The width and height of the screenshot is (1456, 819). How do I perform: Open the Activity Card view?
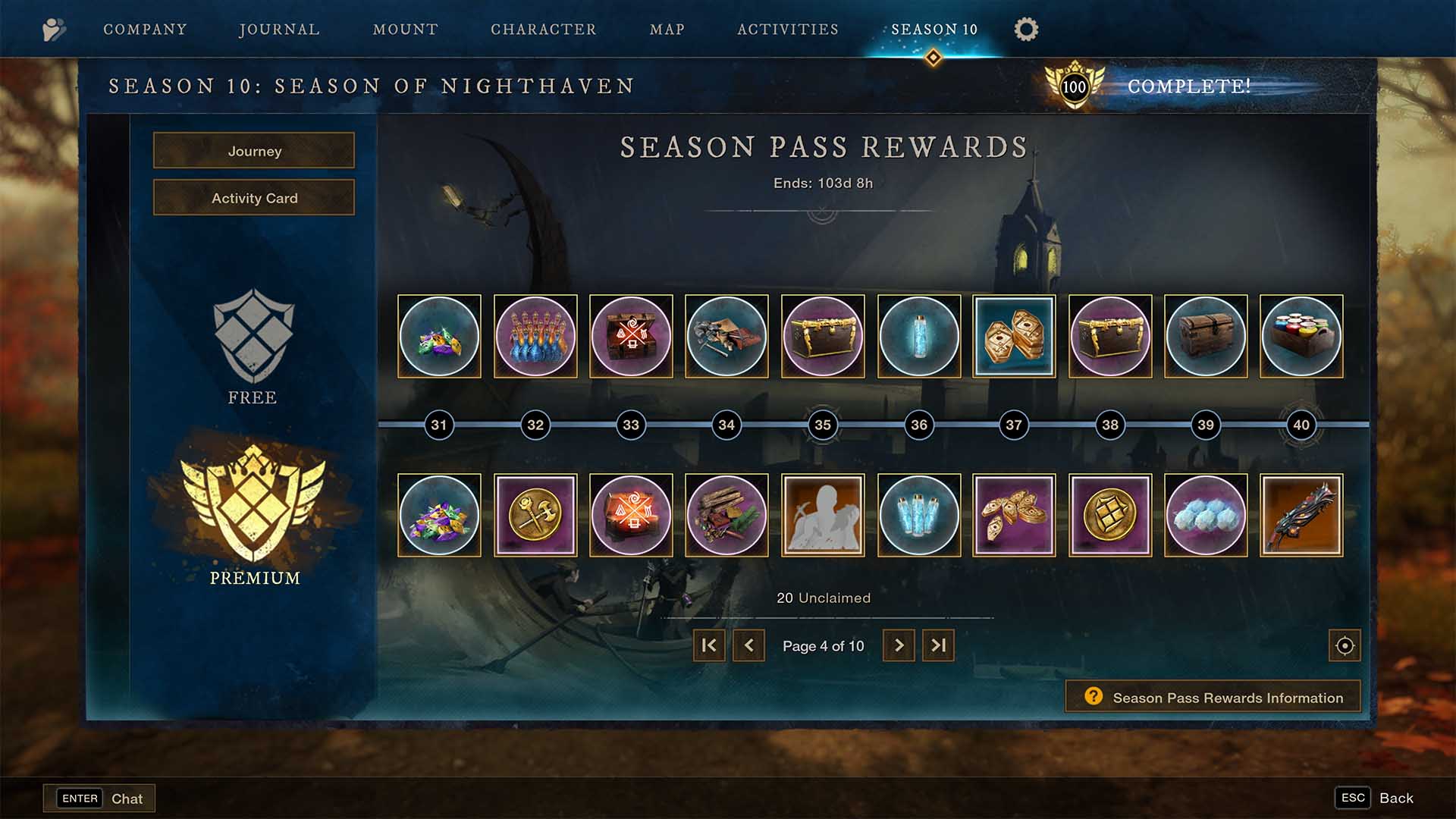coord(253,197)
